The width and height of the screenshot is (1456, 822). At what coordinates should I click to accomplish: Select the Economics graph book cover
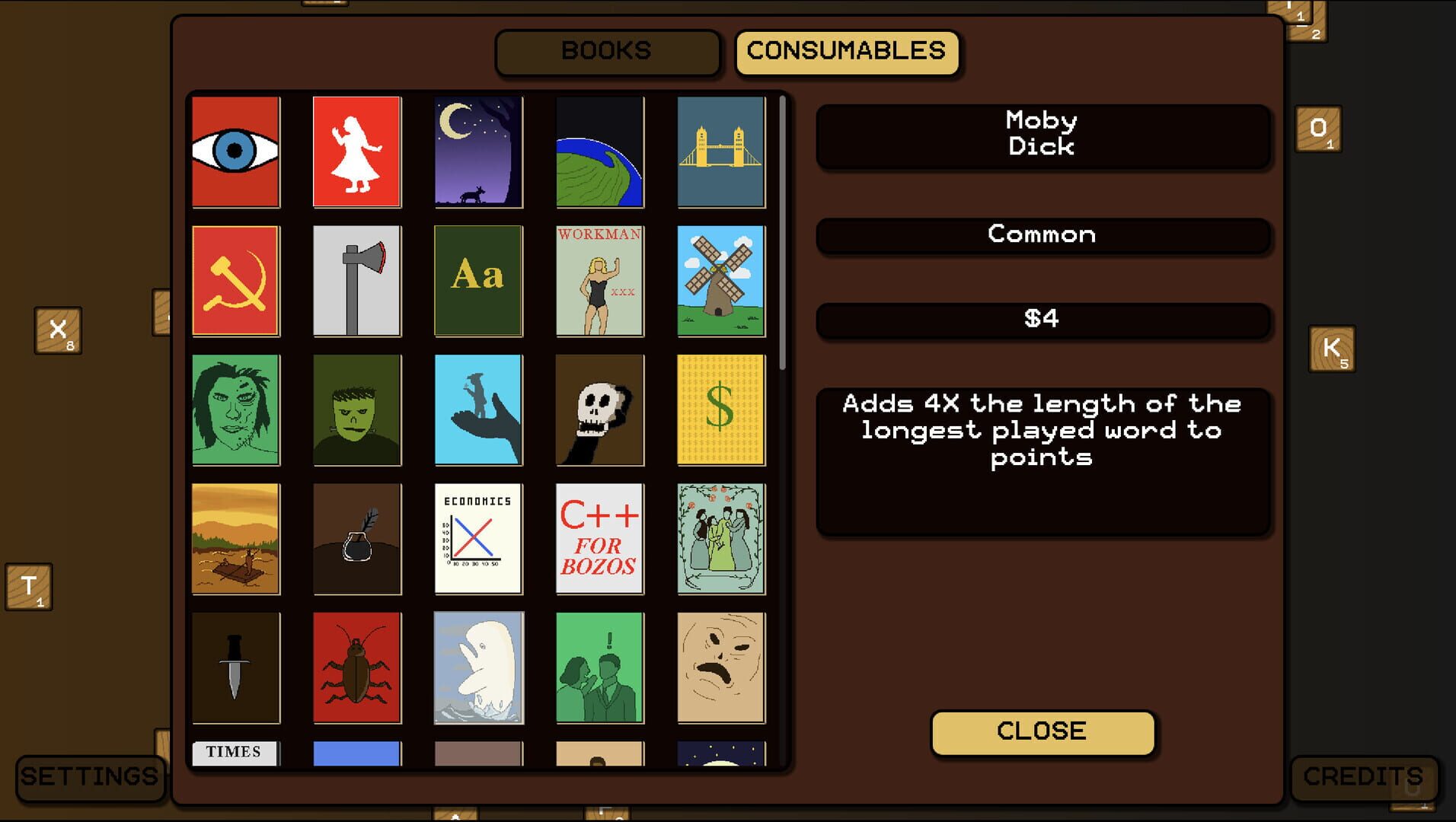tap(478, 539)
